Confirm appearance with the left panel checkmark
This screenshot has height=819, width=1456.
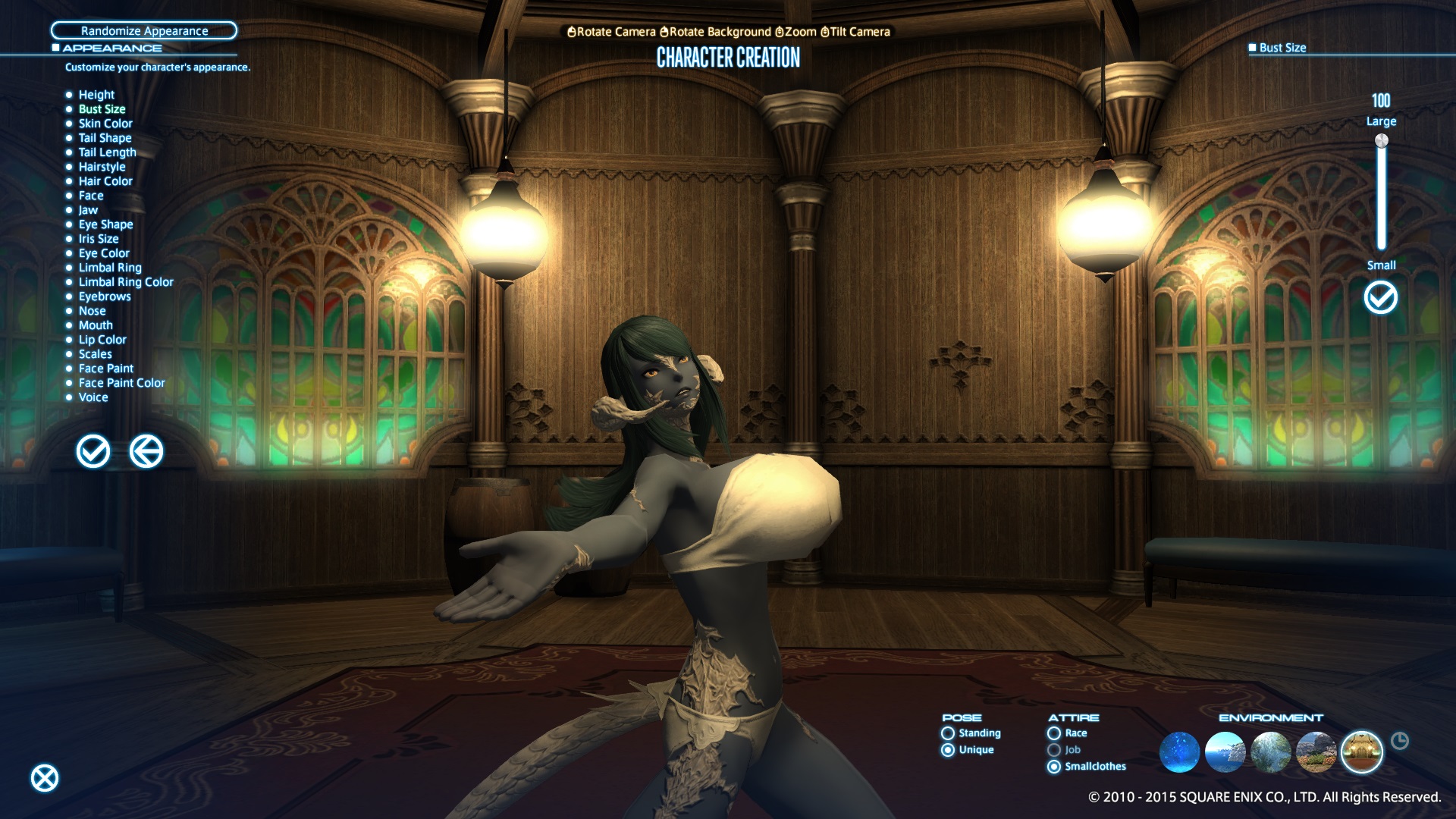tap(93, 452)
